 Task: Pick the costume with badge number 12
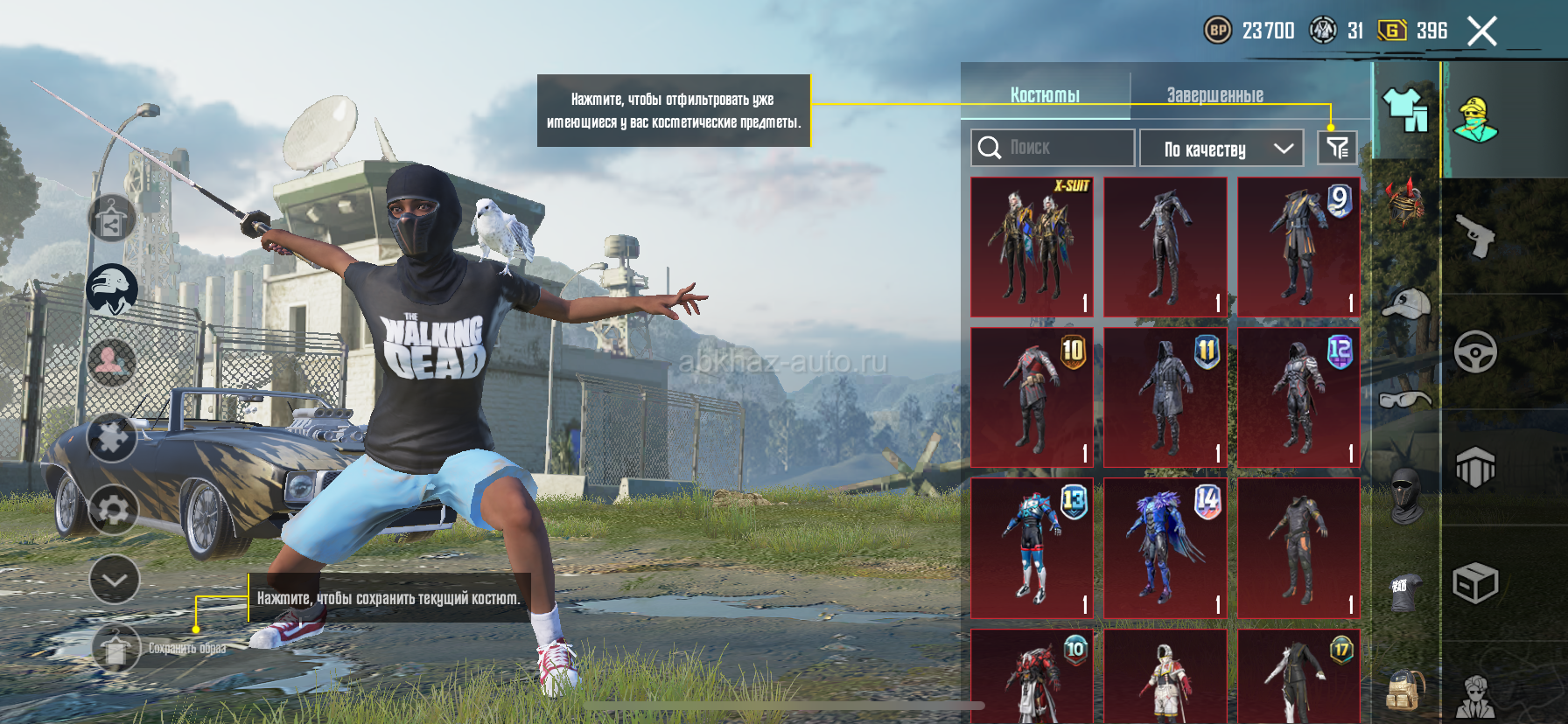1298,398
